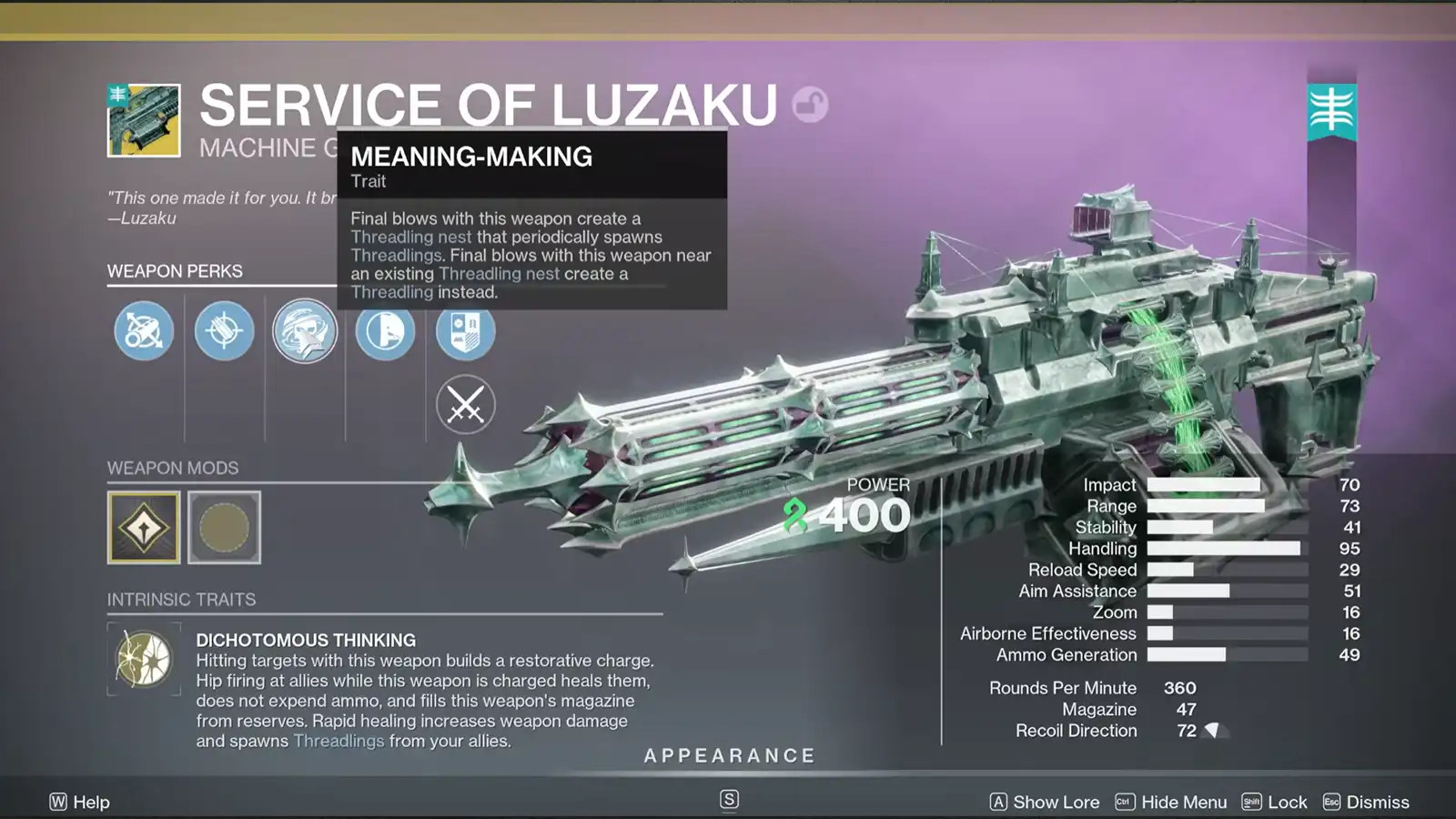Select the targeting reticle ammo perk icon
The image size is (1456, 819).
[x=224, y=331]
